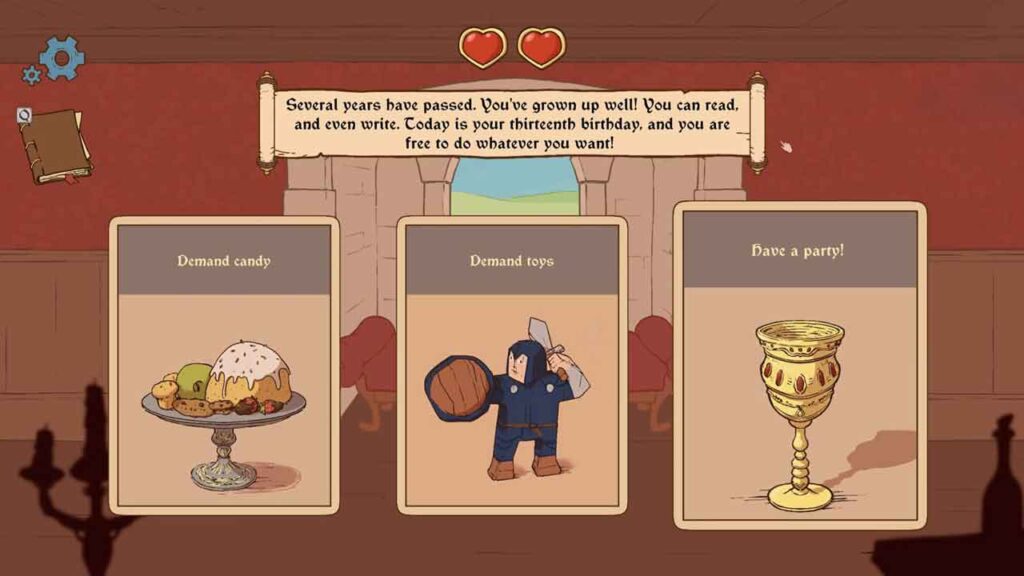Open the settings gear icon
1024x576 pixels.
[60, 58]
